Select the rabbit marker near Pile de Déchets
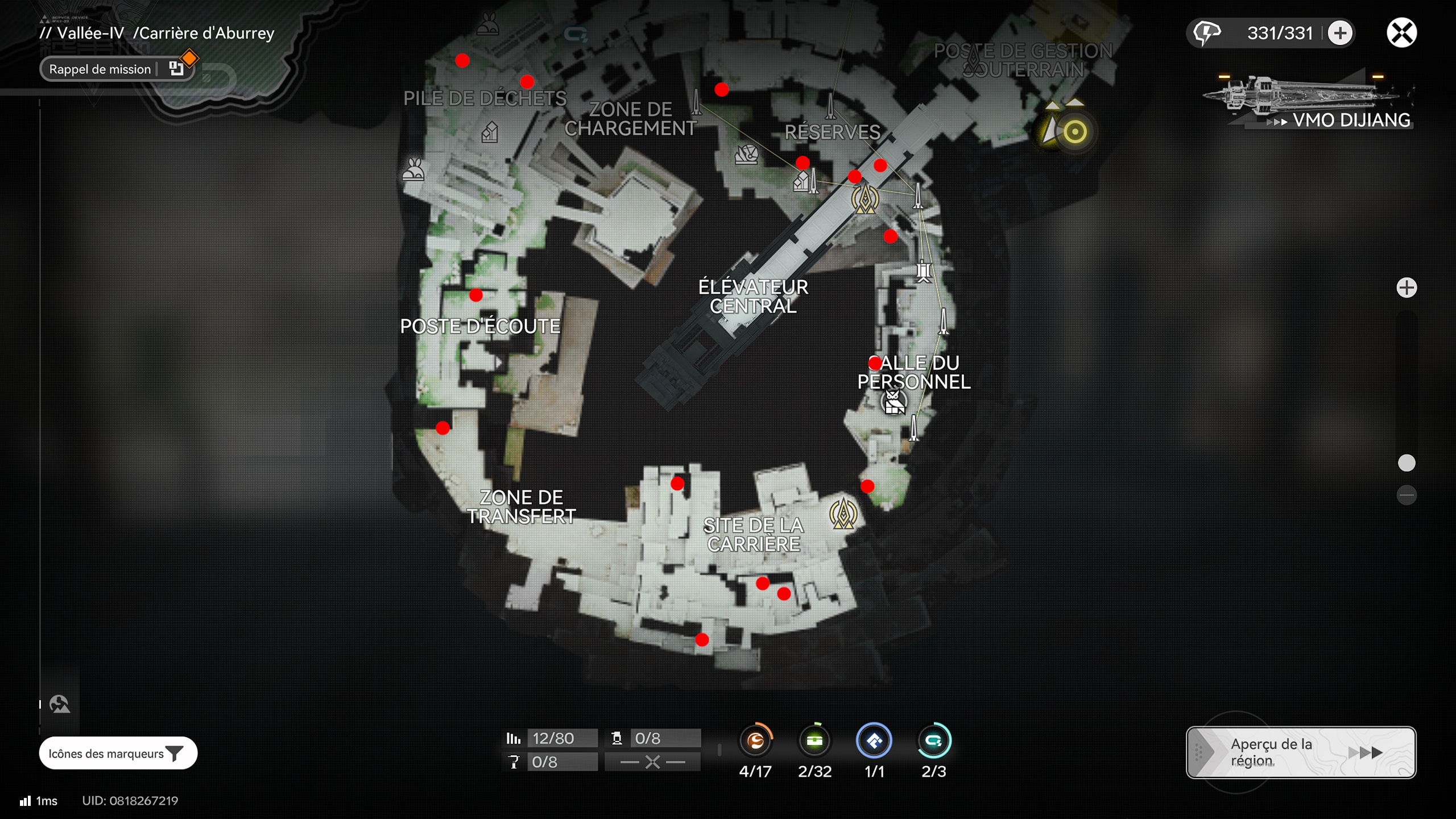The image size is (1456, 819). [413, 169]
